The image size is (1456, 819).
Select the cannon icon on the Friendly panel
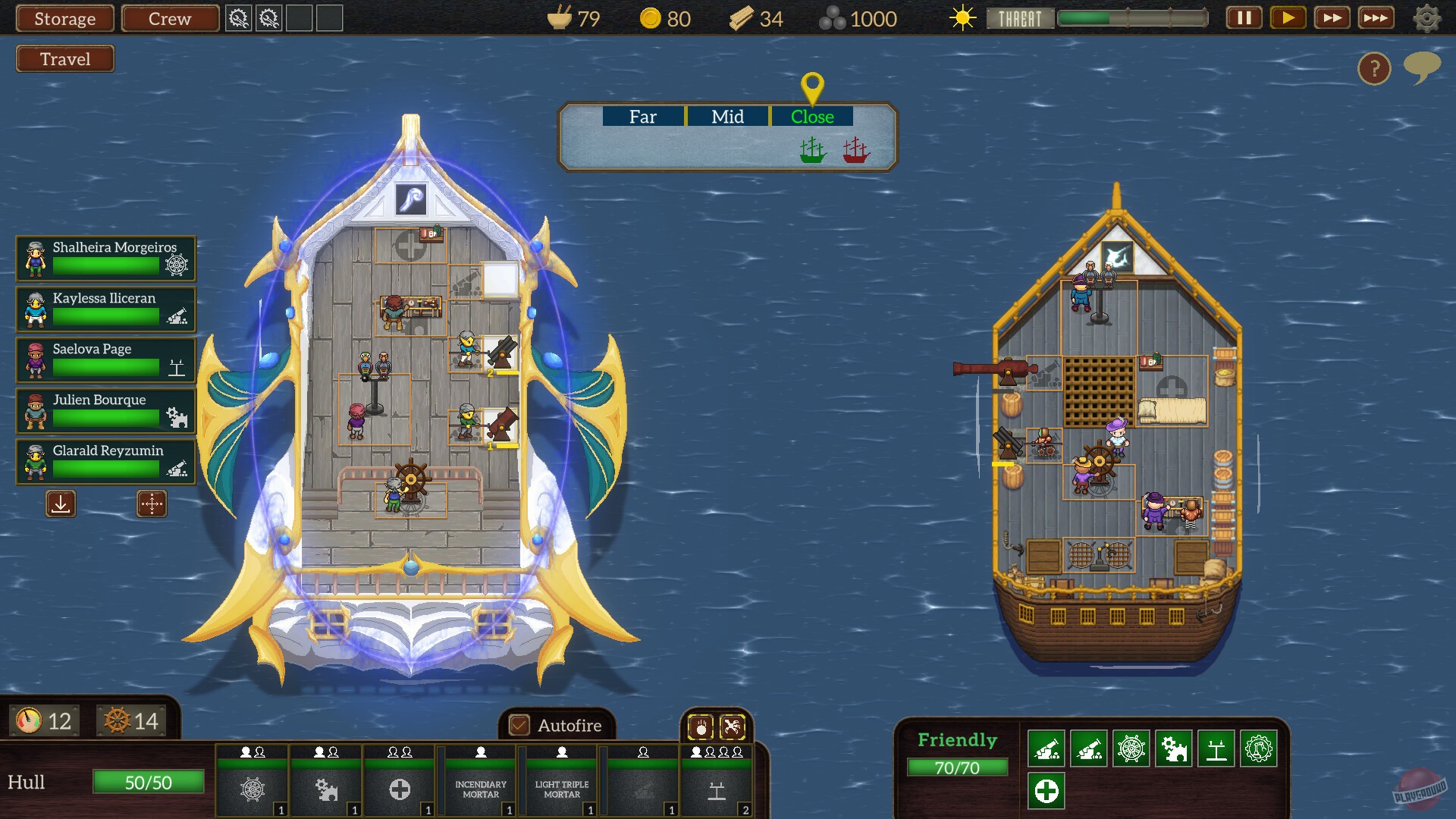click(x=1045, y=748)
